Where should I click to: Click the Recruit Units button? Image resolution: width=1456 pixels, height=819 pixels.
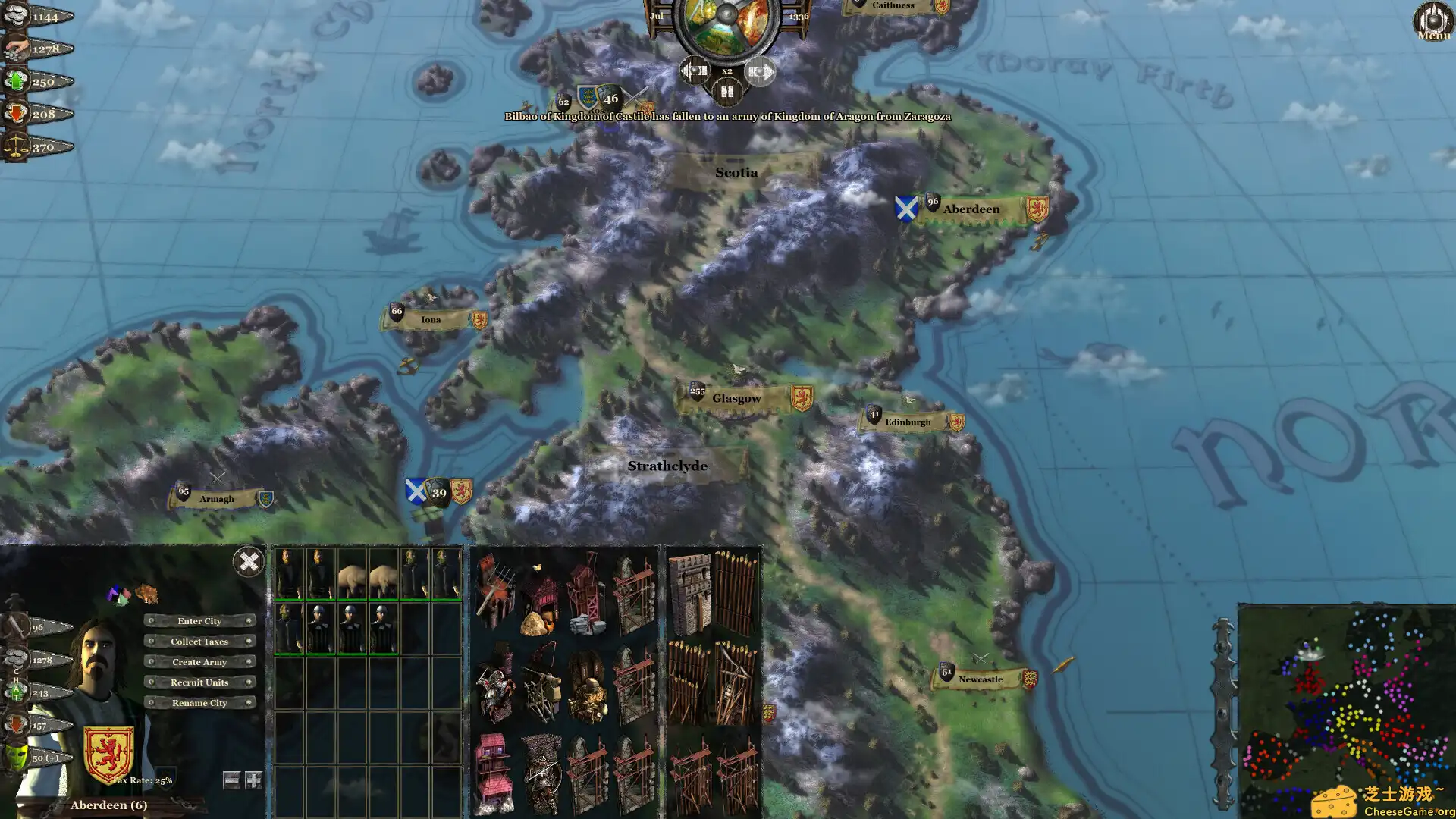[199, 682]
